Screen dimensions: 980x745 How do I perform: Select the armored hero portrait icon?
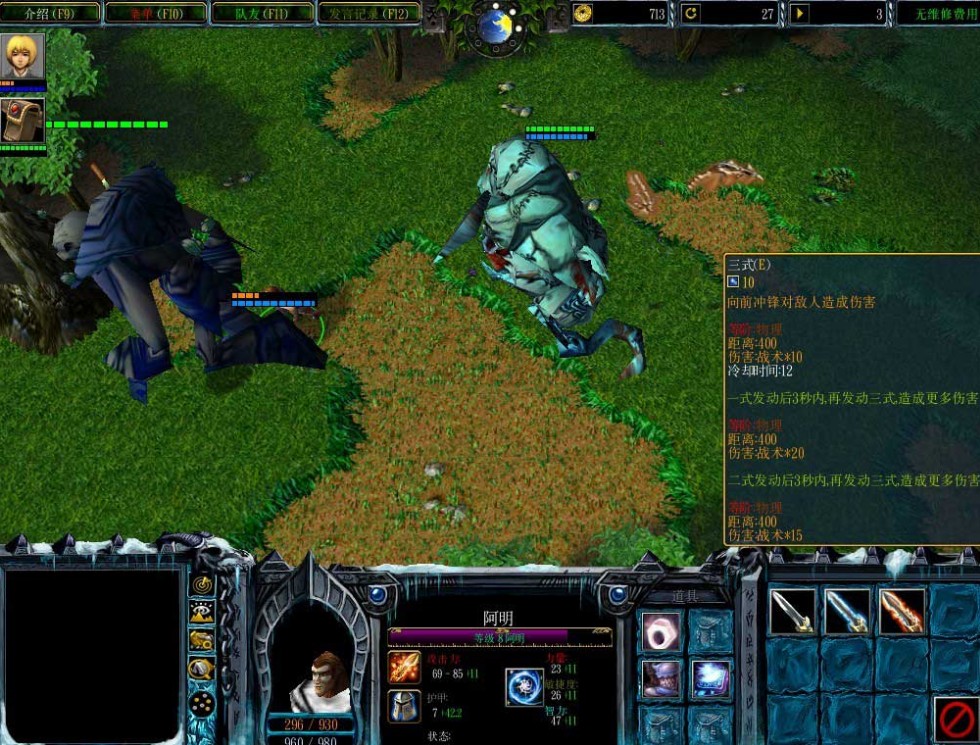click(x=22, y=120)
